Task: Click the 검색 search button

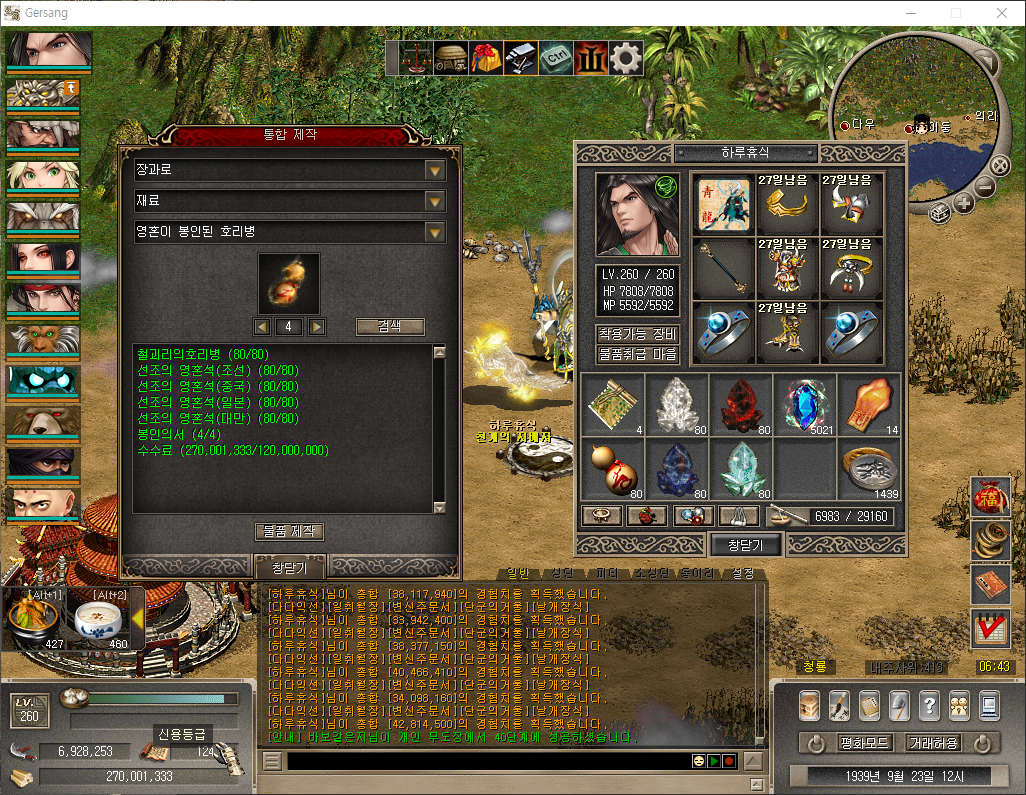Action: pos(390,326)
